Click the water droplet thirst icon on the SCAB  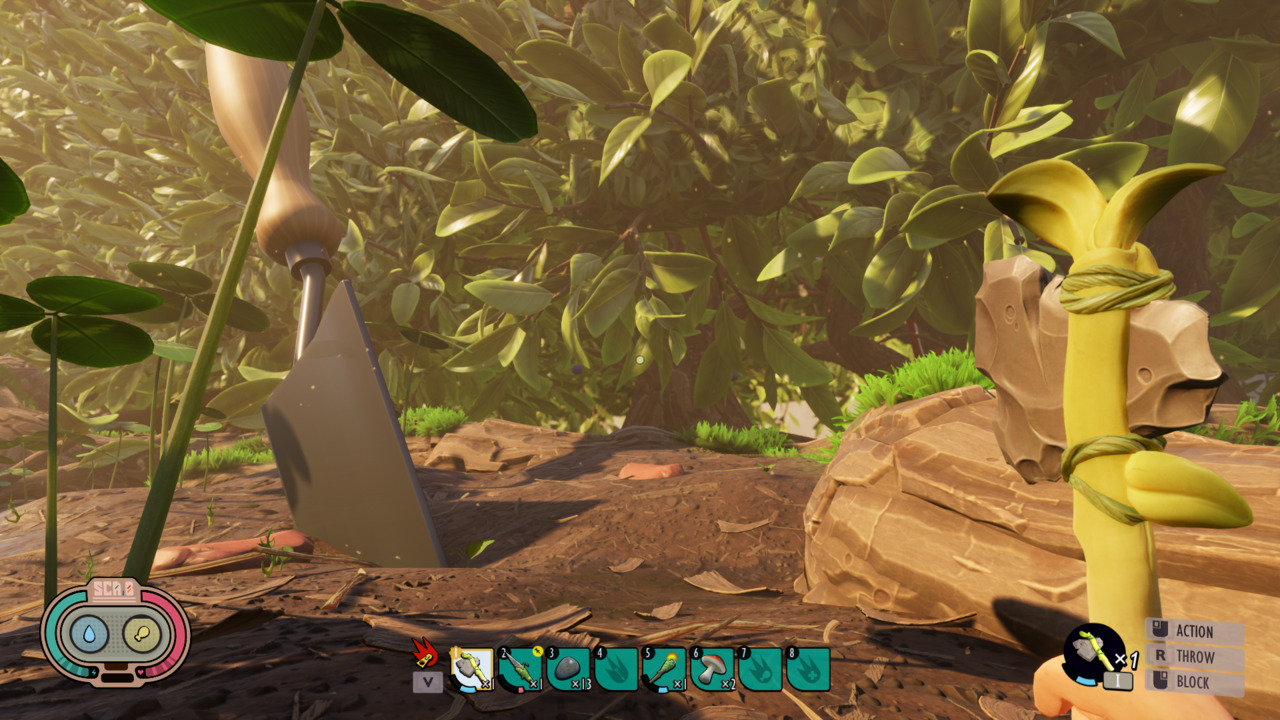(x=90, y=633)
